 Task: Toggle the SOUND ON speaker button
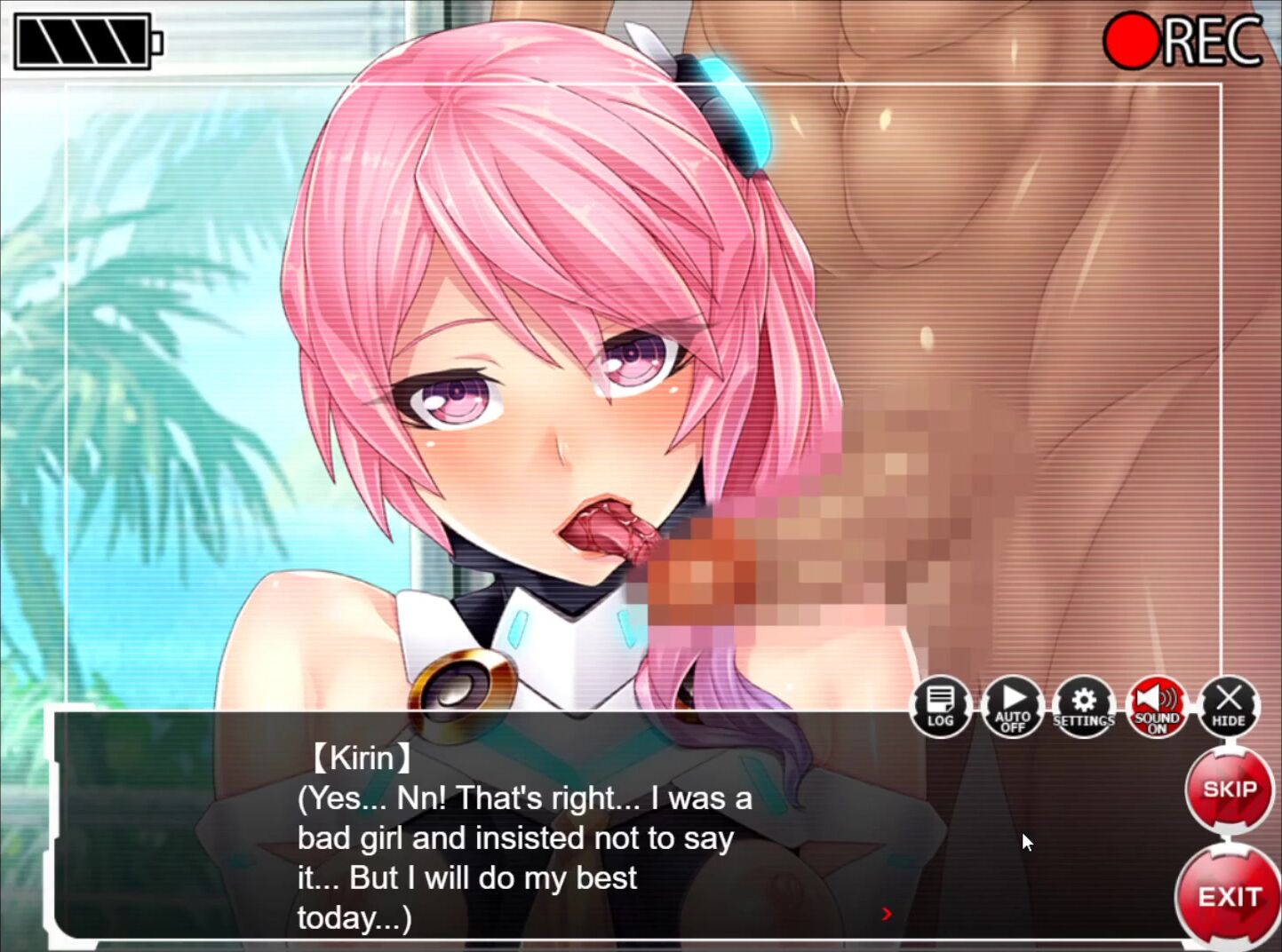pyautogui.click(x=1156, y=707)
